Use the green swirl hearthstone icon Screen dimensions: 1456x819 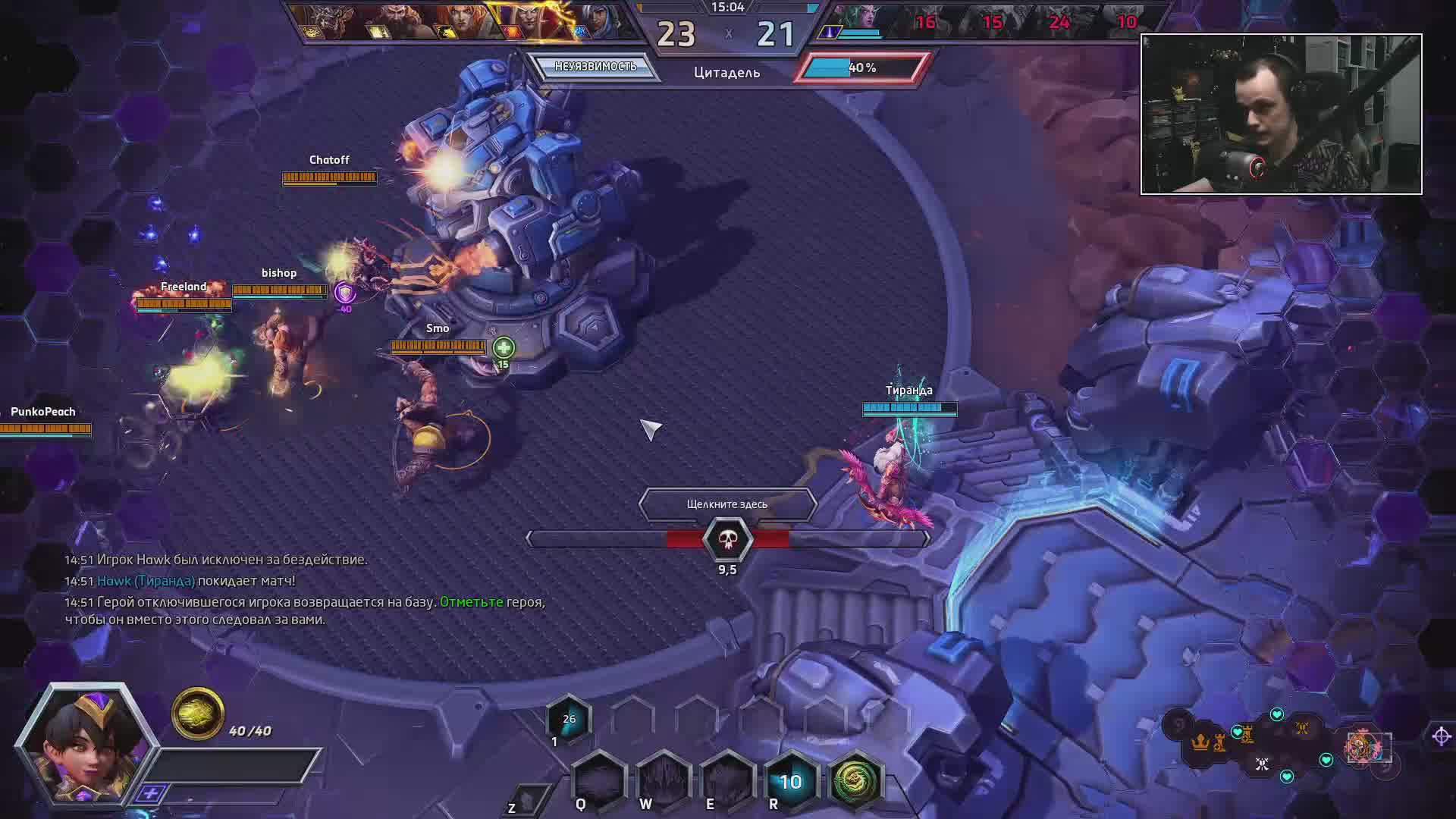(x=855, y=780)
